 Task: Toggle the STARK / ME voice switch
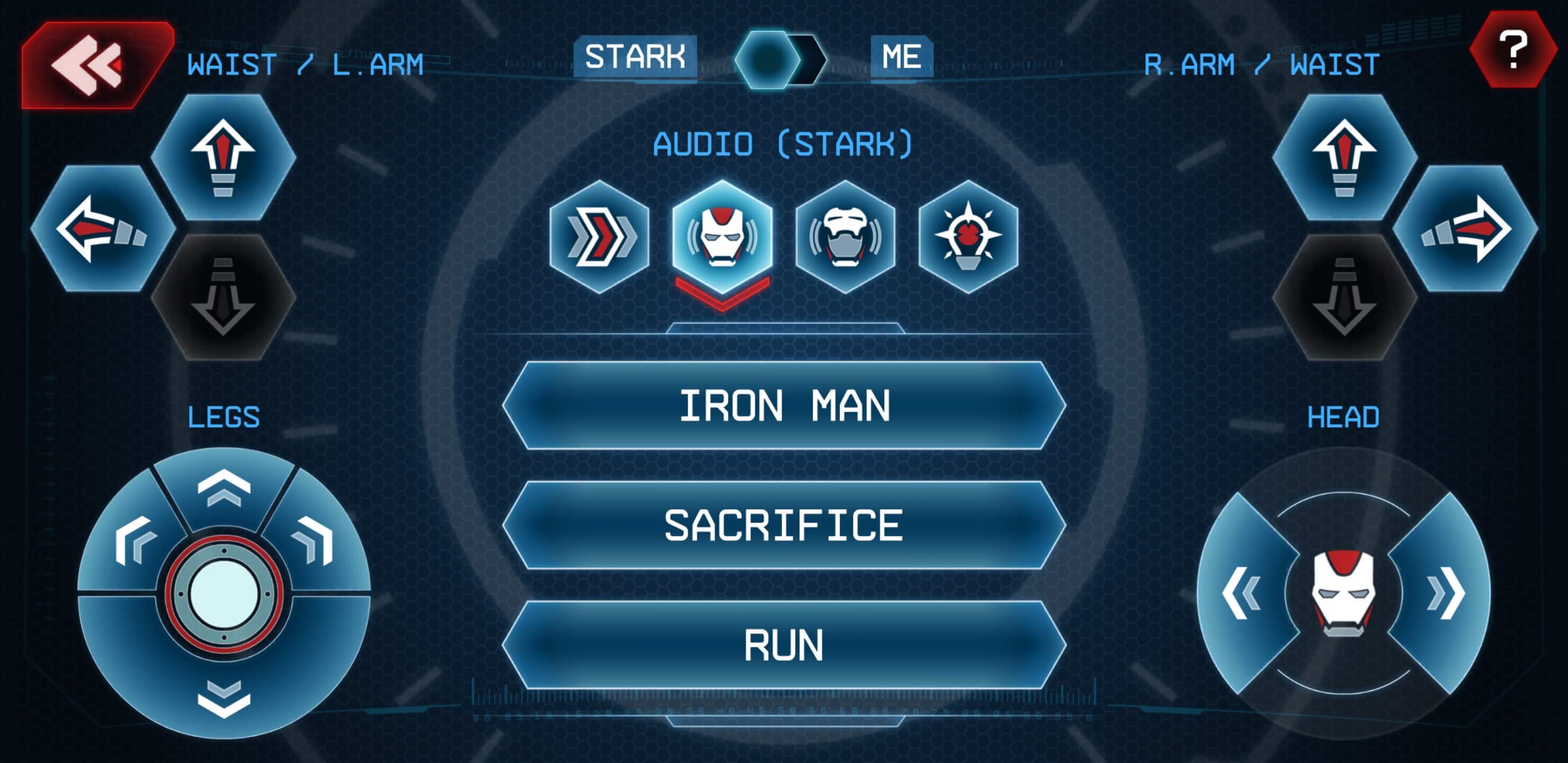pyautogui.click(x=780, y=59)
